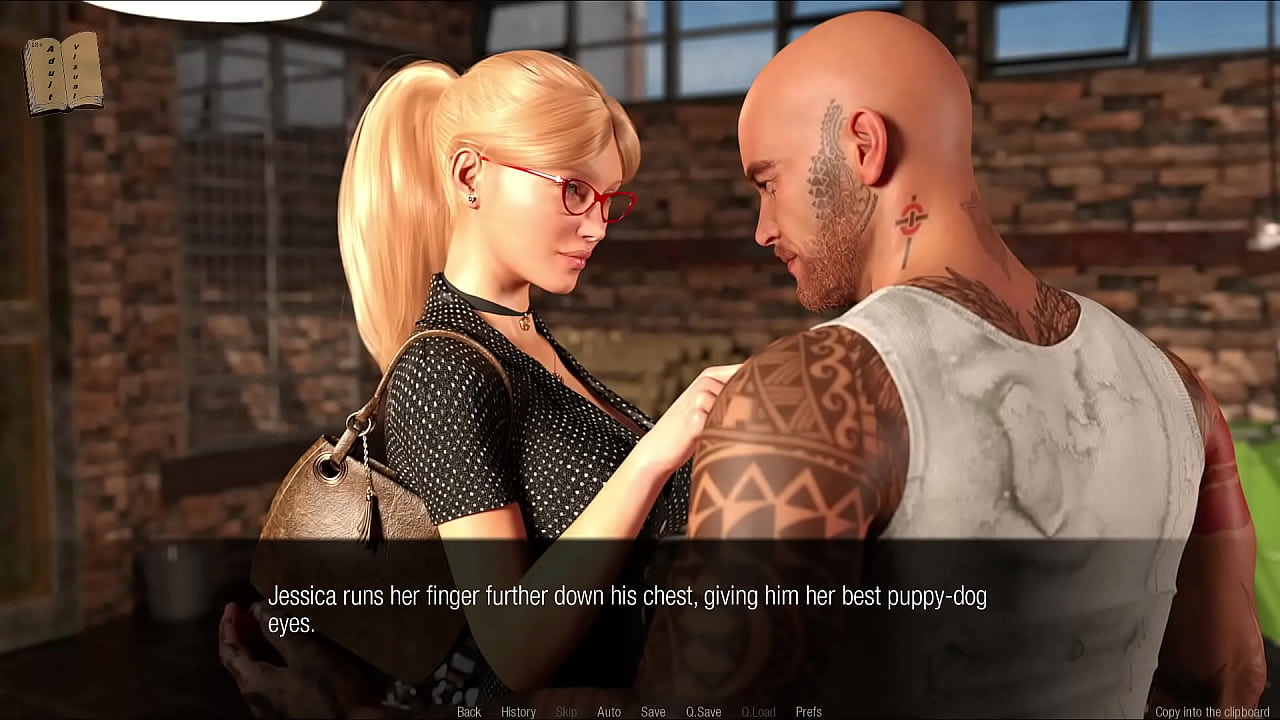This screenshot has height=720, width=1280.
Task: Toggle Auto advance mode
Action: pyautogui.click(x=609, y=712)
